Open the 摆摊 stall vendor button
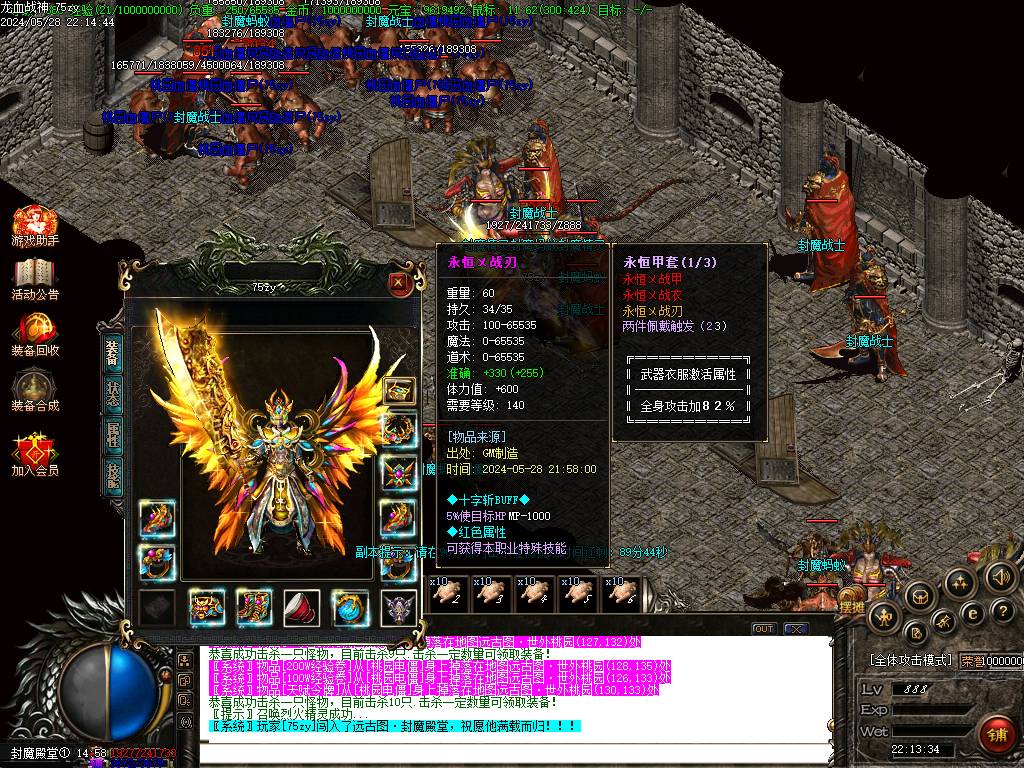The width and height of the screenshot is (1024, 768). [x=851, y=606]
